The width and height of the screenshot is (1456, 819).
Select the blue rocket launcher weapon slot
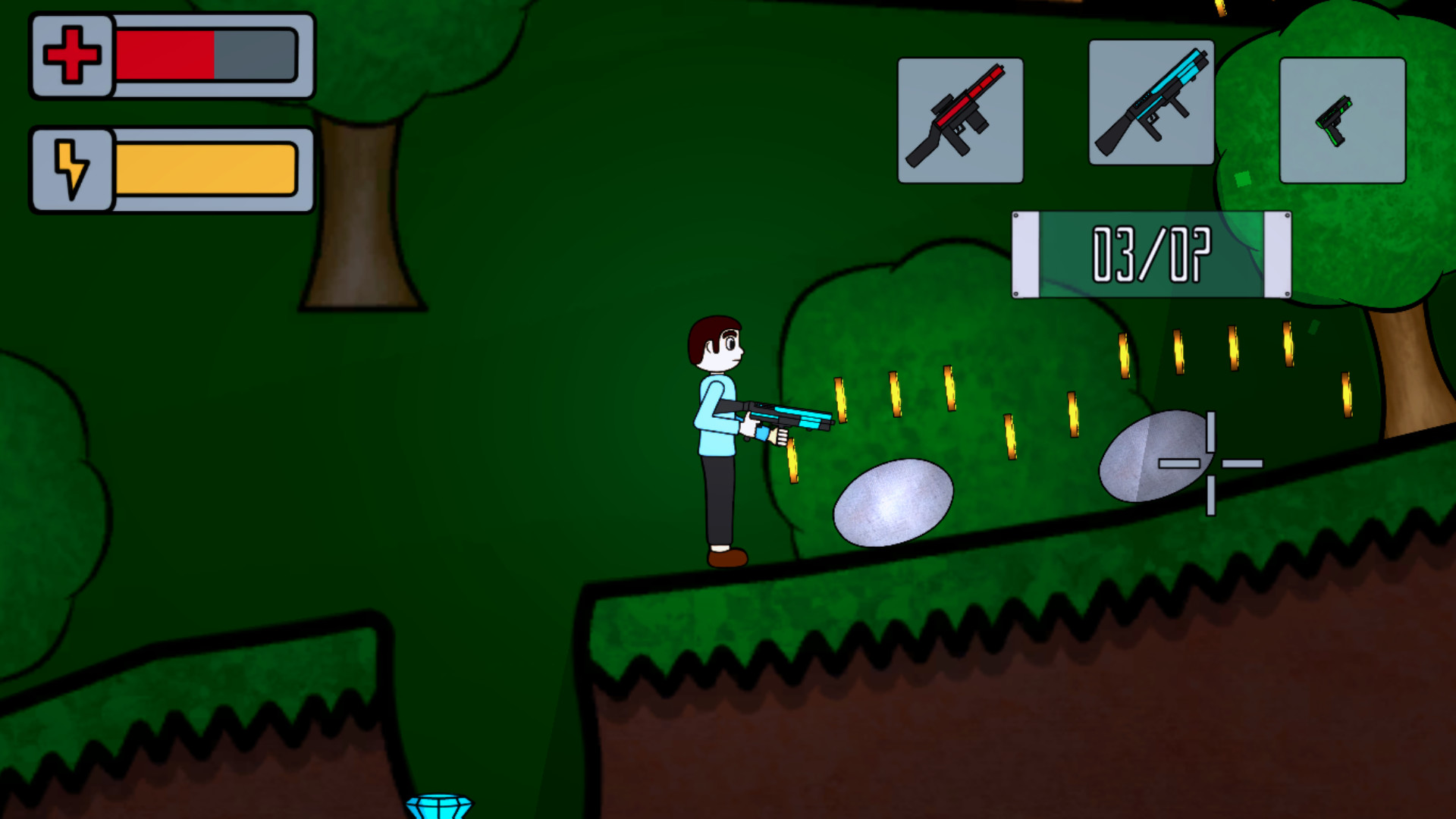pyautogui.click(x=1151, y=108)
